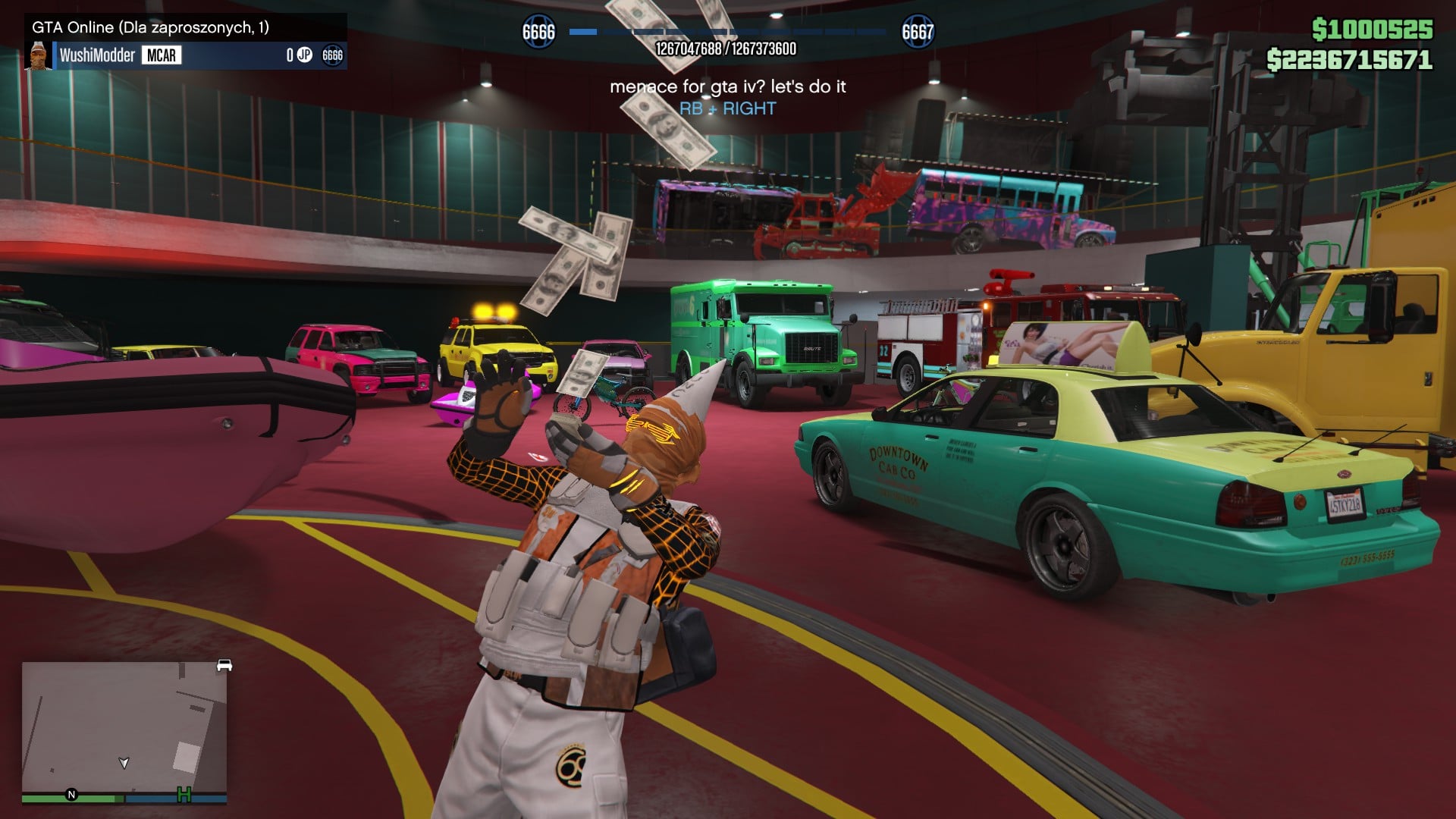The width and height of the screenshot is (1456, 819).
Task: Click the vehicle blip above the minimap
Action: click(224, 665)
